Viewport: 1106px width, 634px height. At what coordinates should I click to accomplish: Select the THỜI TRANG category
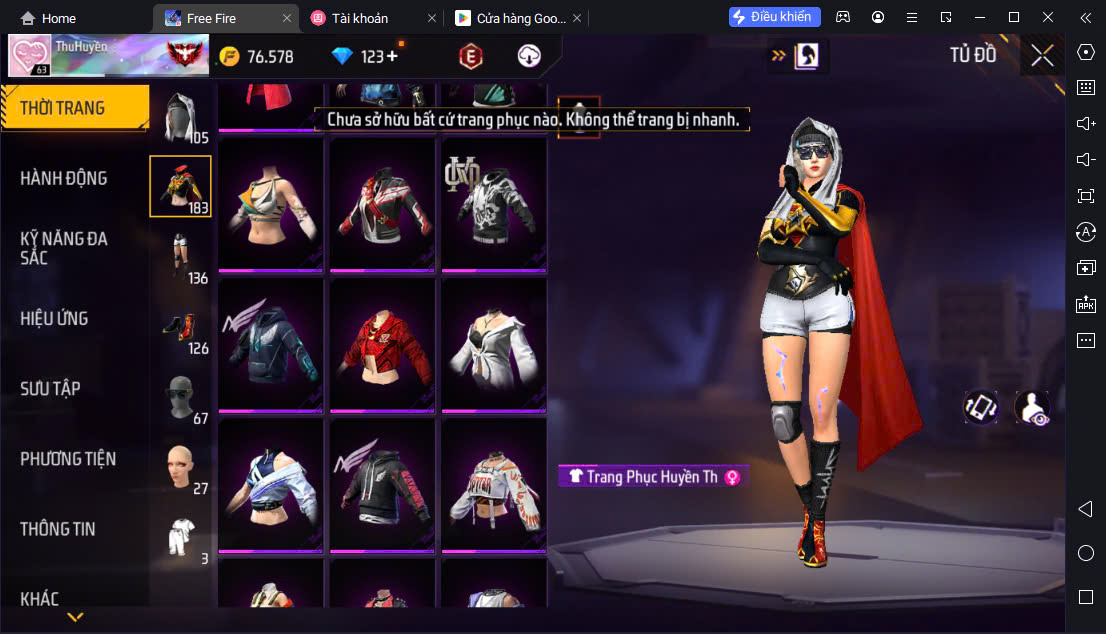pyautogui.click(x=62, y=108)
